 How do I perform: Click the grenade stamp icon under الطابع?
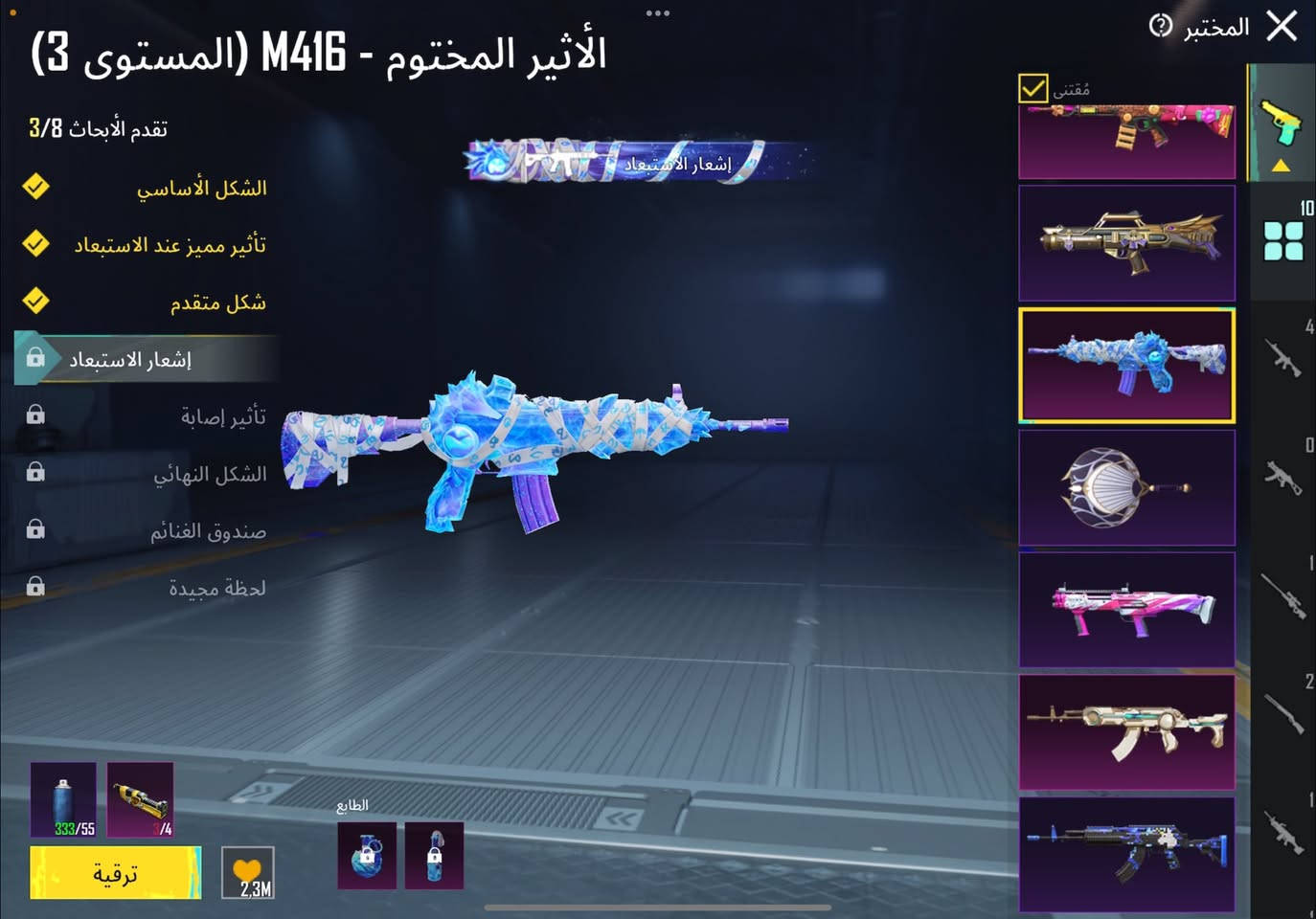coord(366,855)
